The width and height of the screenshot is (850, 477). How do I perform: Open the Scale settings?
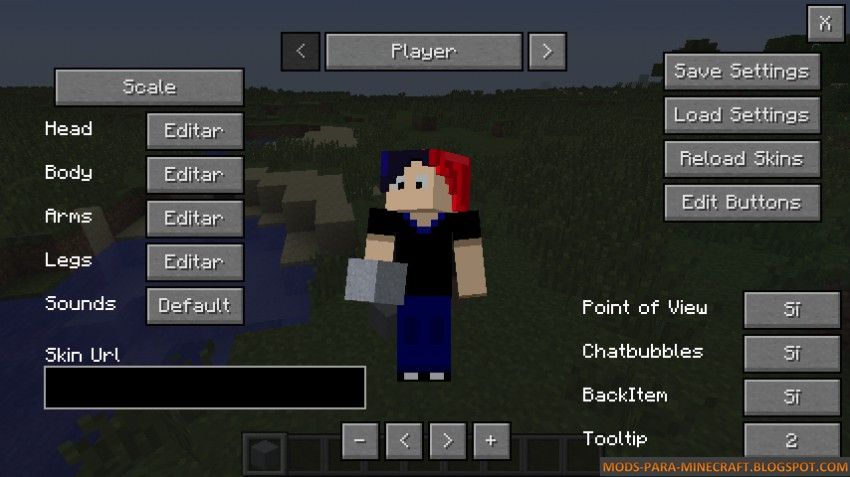click(x=149, y=87)
